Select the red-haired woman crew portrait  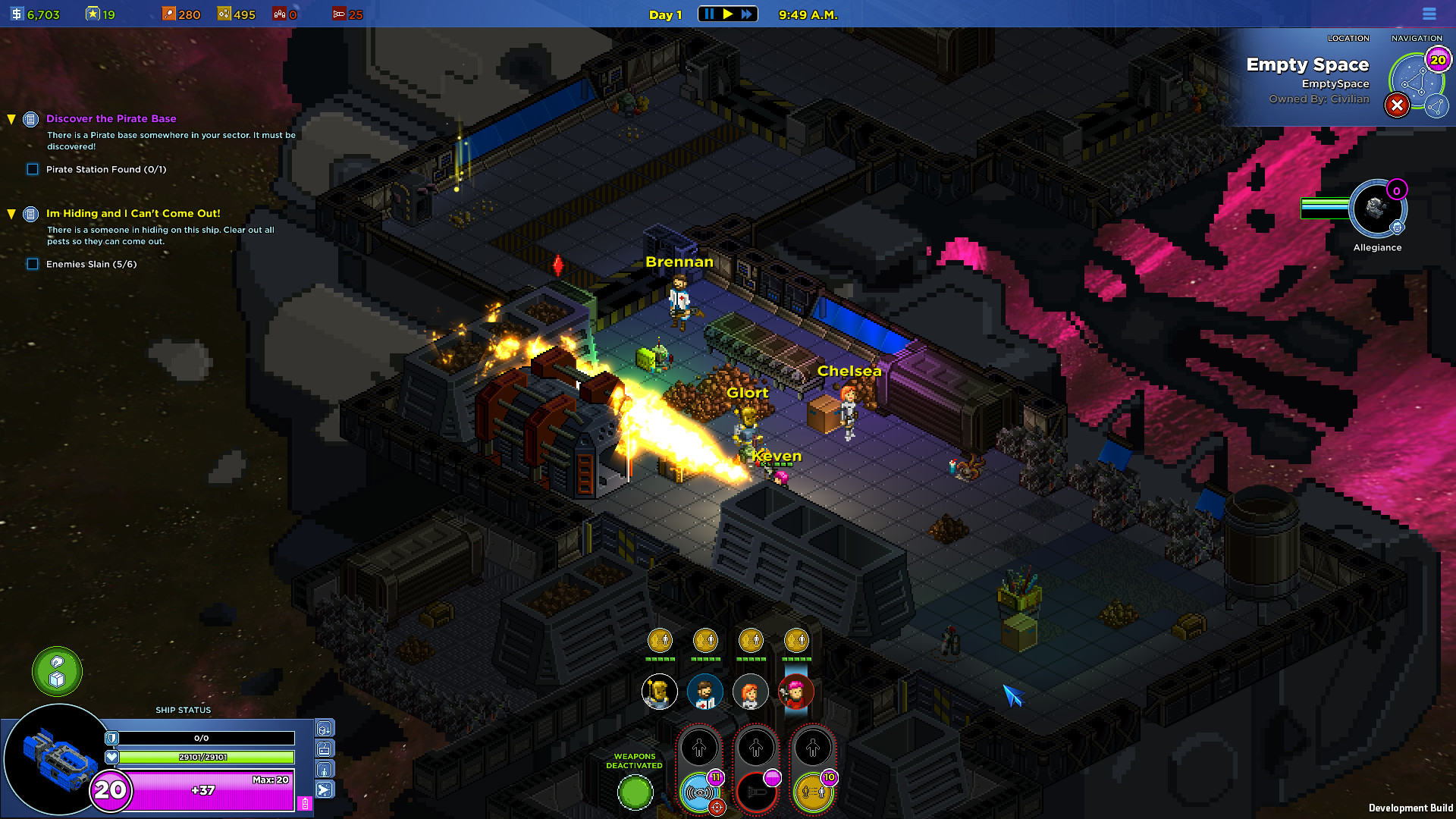click(x=750, y=692)
